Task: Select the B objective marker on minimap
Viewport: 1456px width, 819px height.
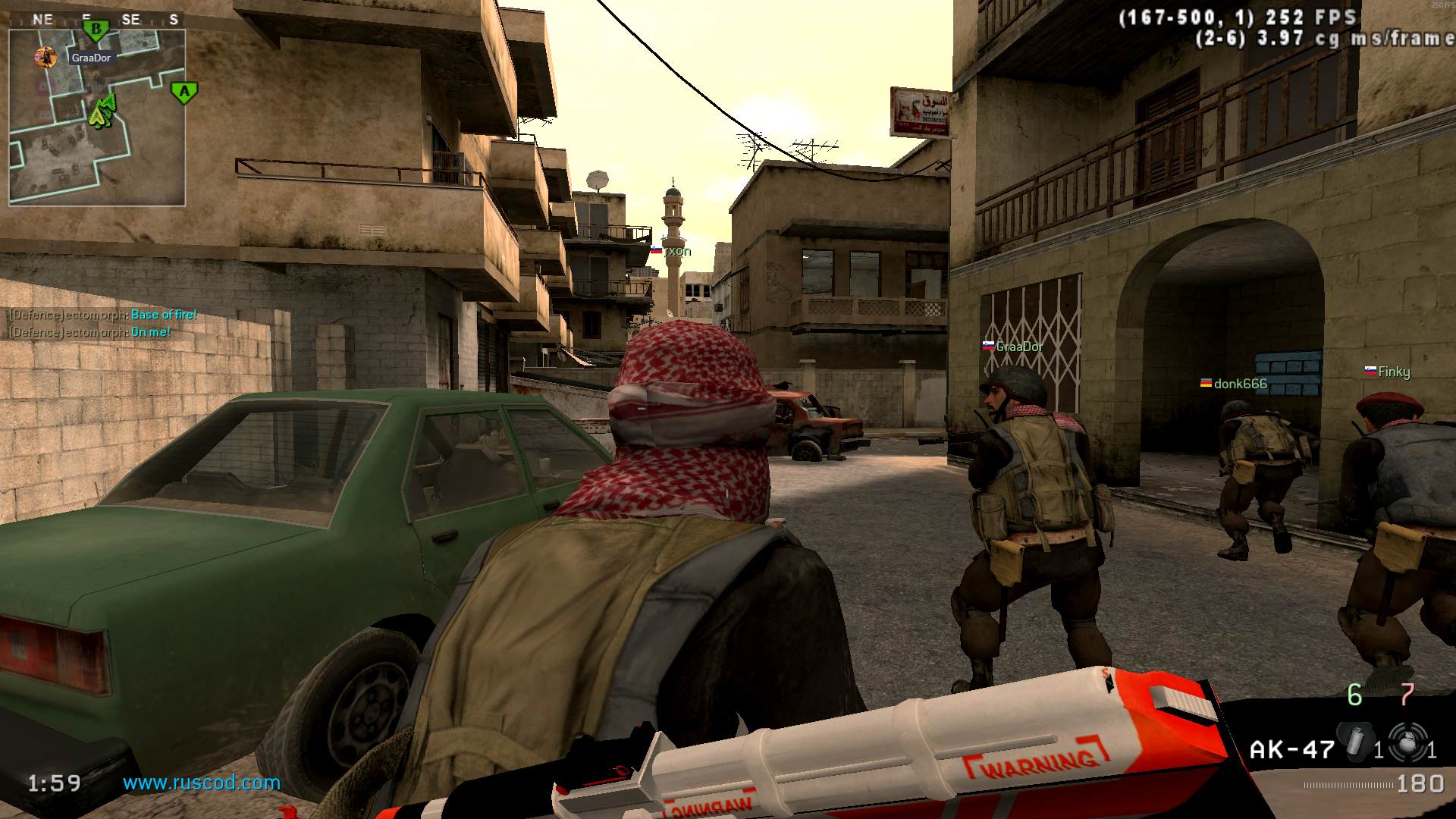Action: 96,30
